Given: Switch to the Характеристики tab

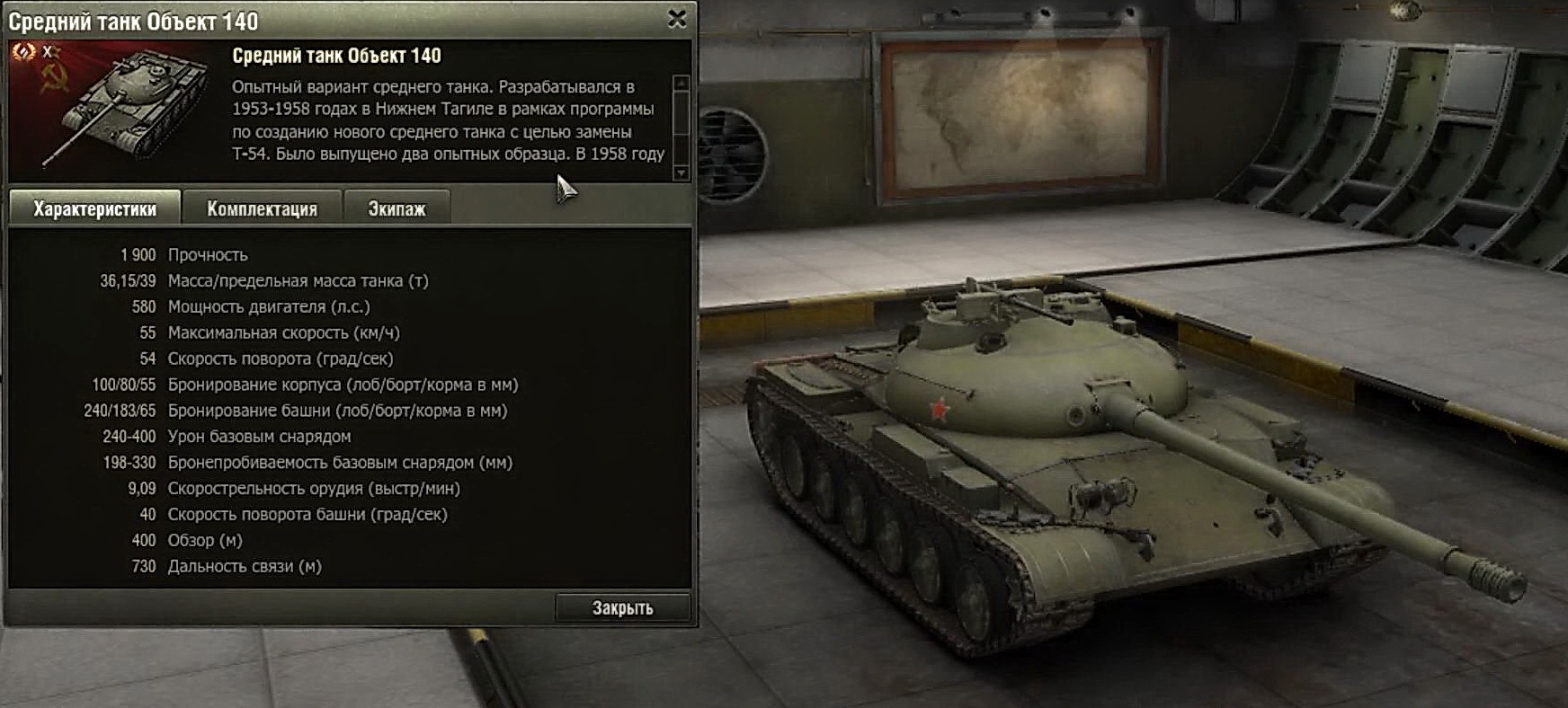Looking at the screenshot, I should 94,208.
